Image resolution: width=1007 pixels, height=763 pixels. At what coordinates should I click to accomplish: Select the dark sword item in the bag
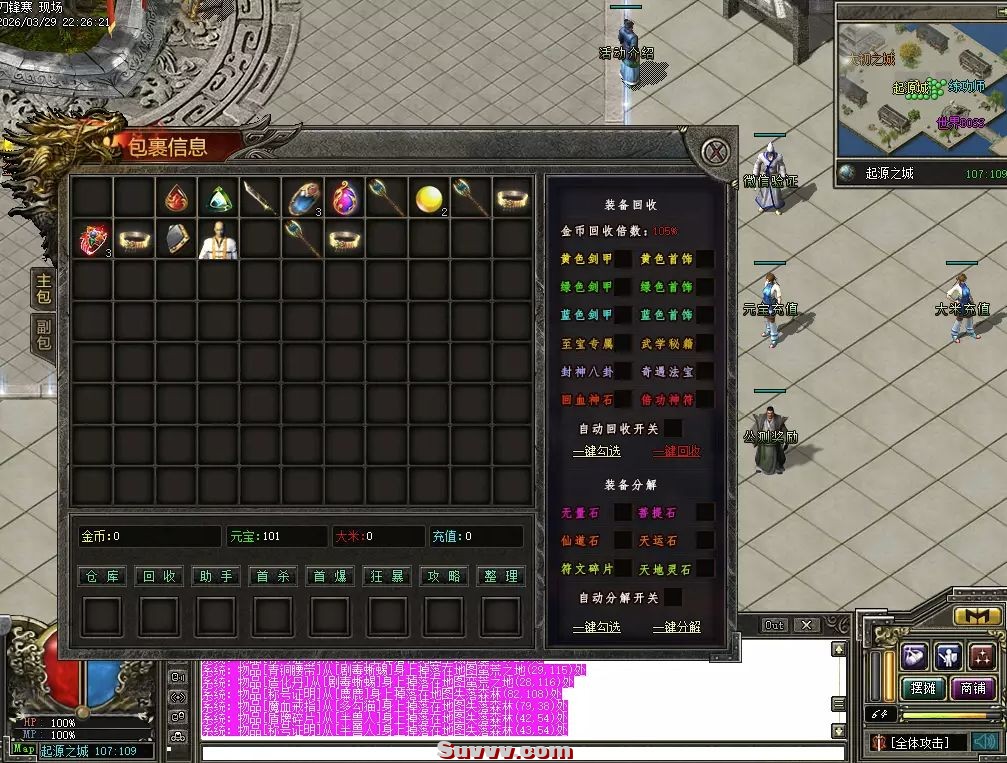pyautogui.click(x=260, y=198)
